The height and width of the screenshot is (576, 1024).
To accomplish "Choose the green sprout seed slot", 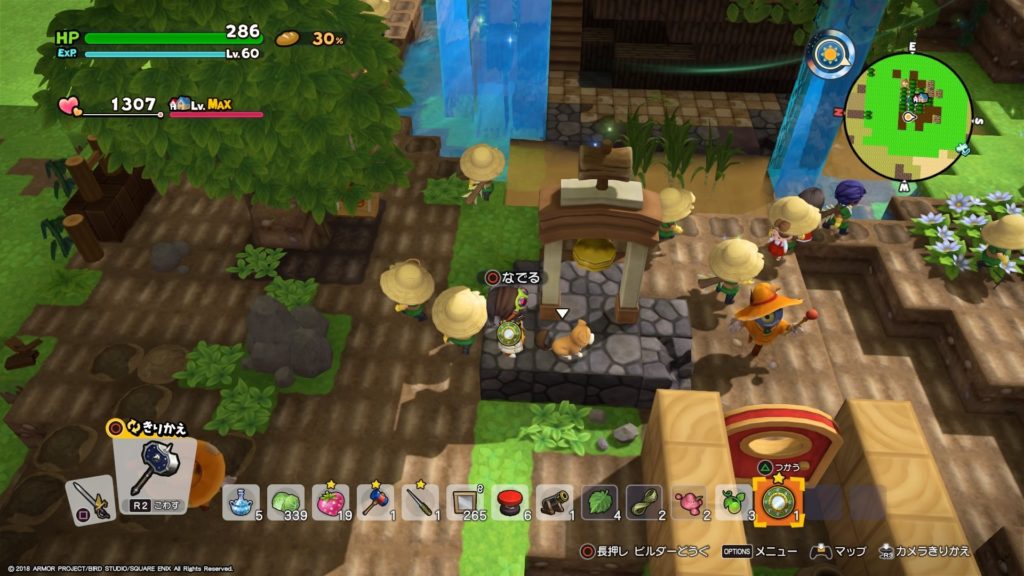I will tap(646, 503).
